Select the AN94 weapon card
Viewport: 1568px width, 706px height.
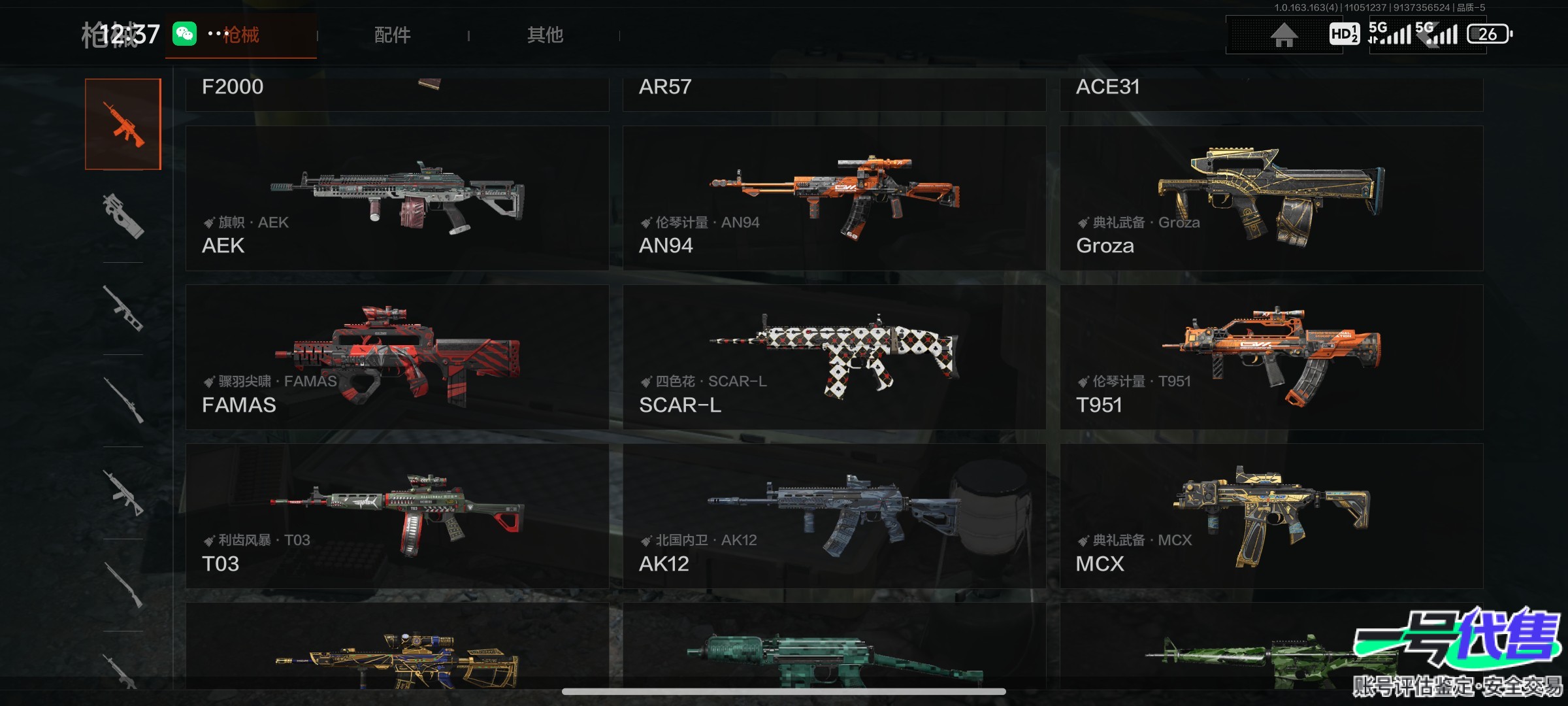tap(834, 198)
